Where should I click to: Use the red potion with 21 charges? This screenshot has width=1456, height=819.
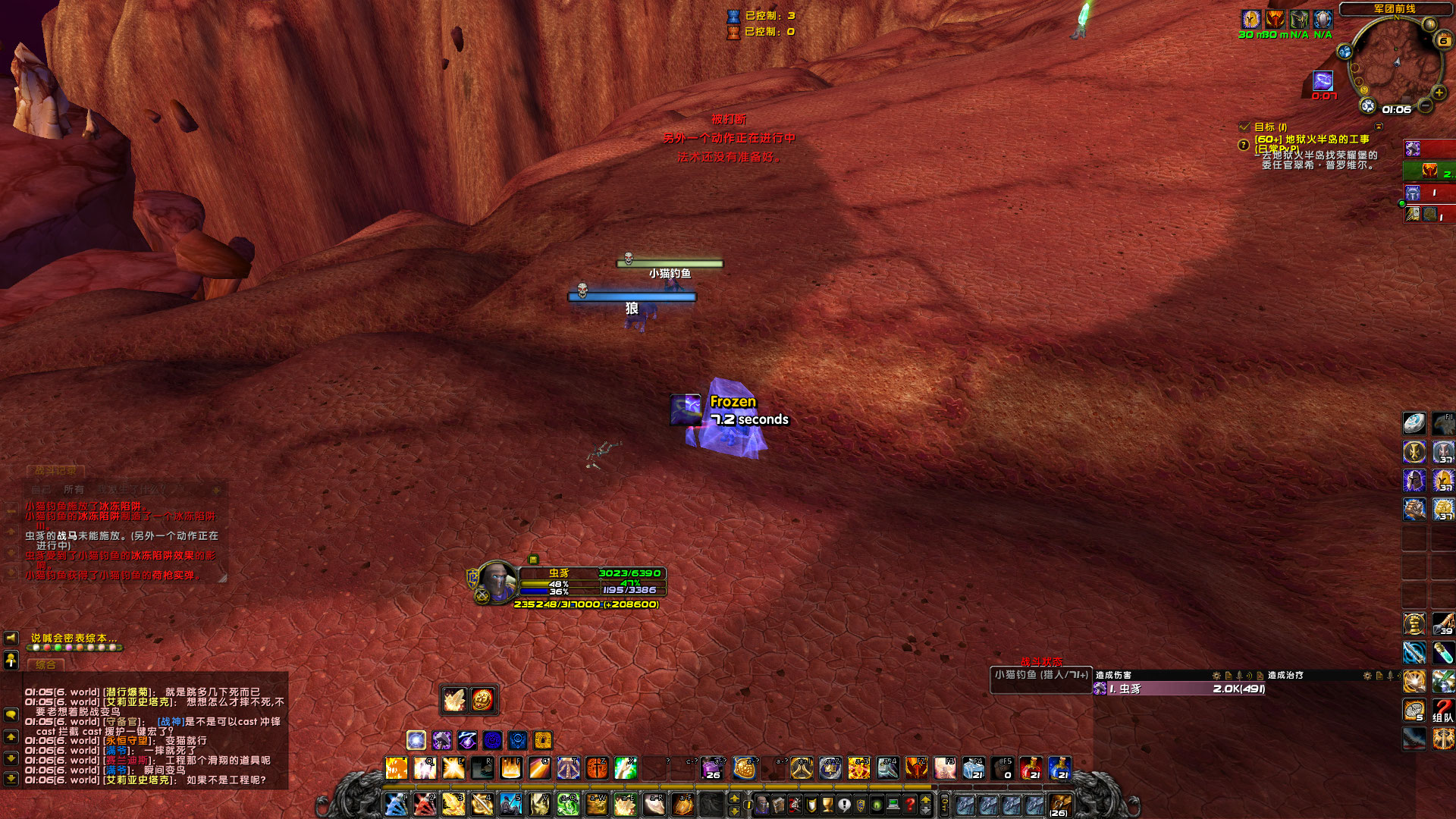[x=1031, y=768]
